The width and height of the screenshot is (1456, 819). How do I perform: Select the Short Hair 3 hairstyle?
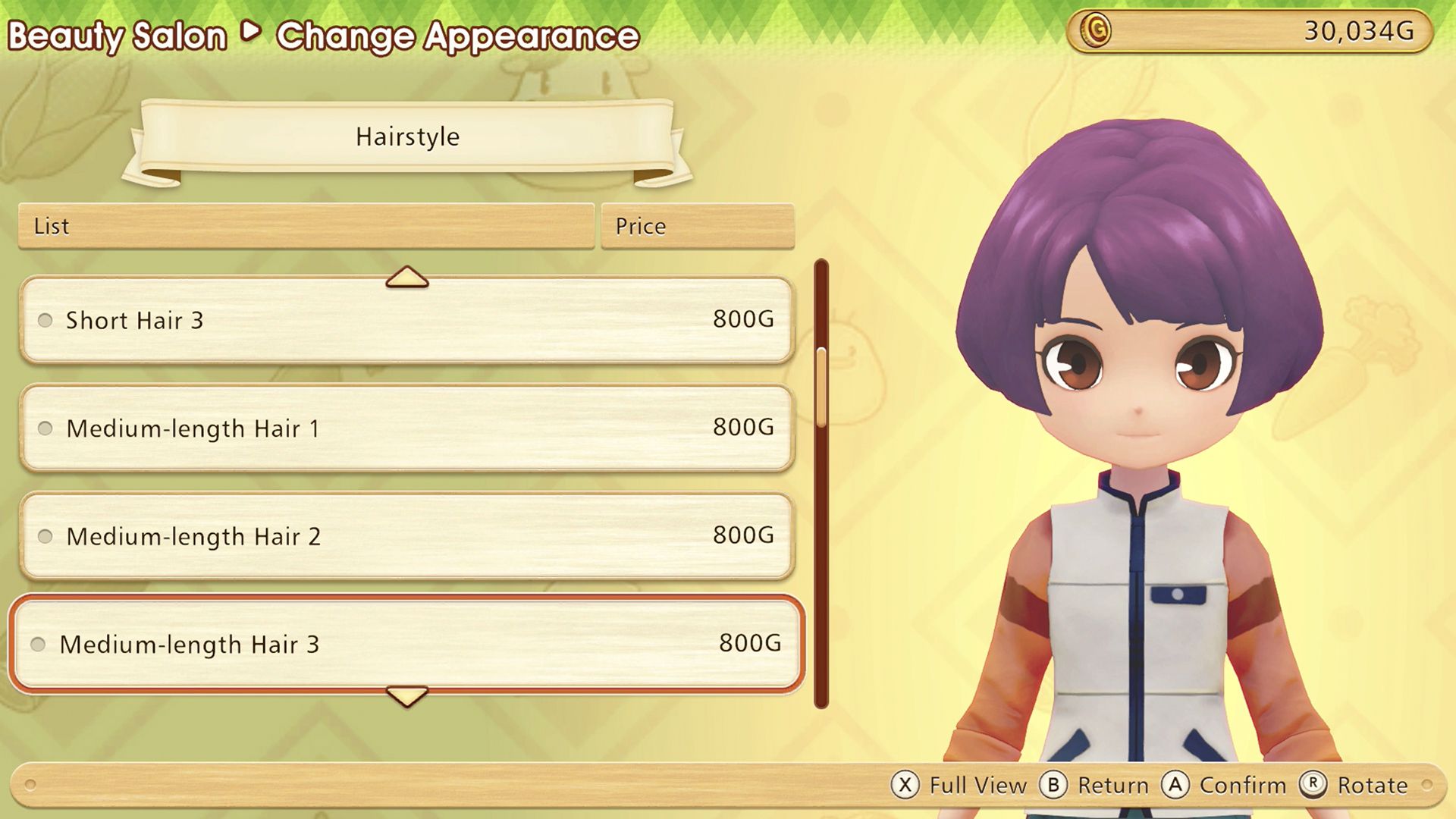point(406,320)
